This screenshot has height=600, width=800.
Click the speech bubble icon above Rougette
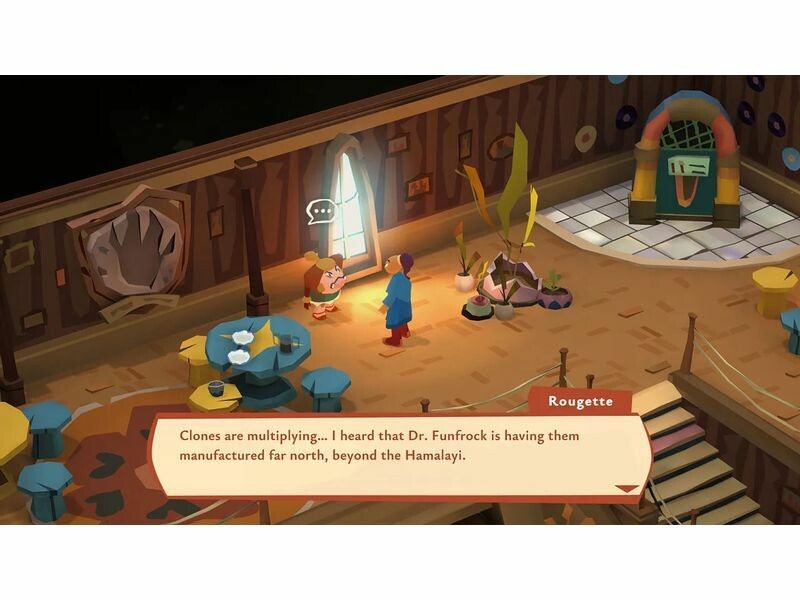[x=321, y=211]
